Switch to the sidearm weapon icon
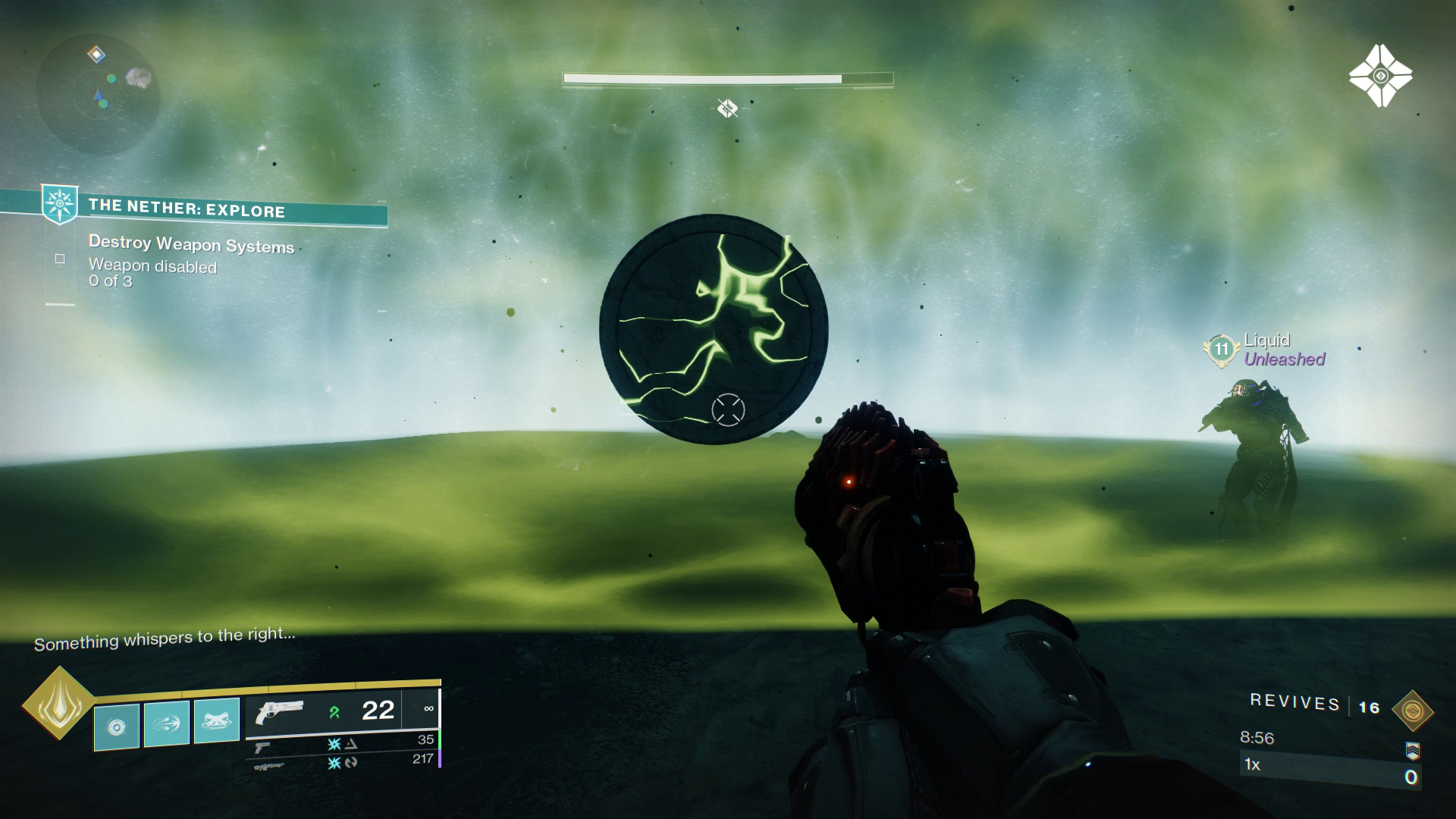Image resolution: width=1456 pixels, height=819 pixels. point(262,747)
